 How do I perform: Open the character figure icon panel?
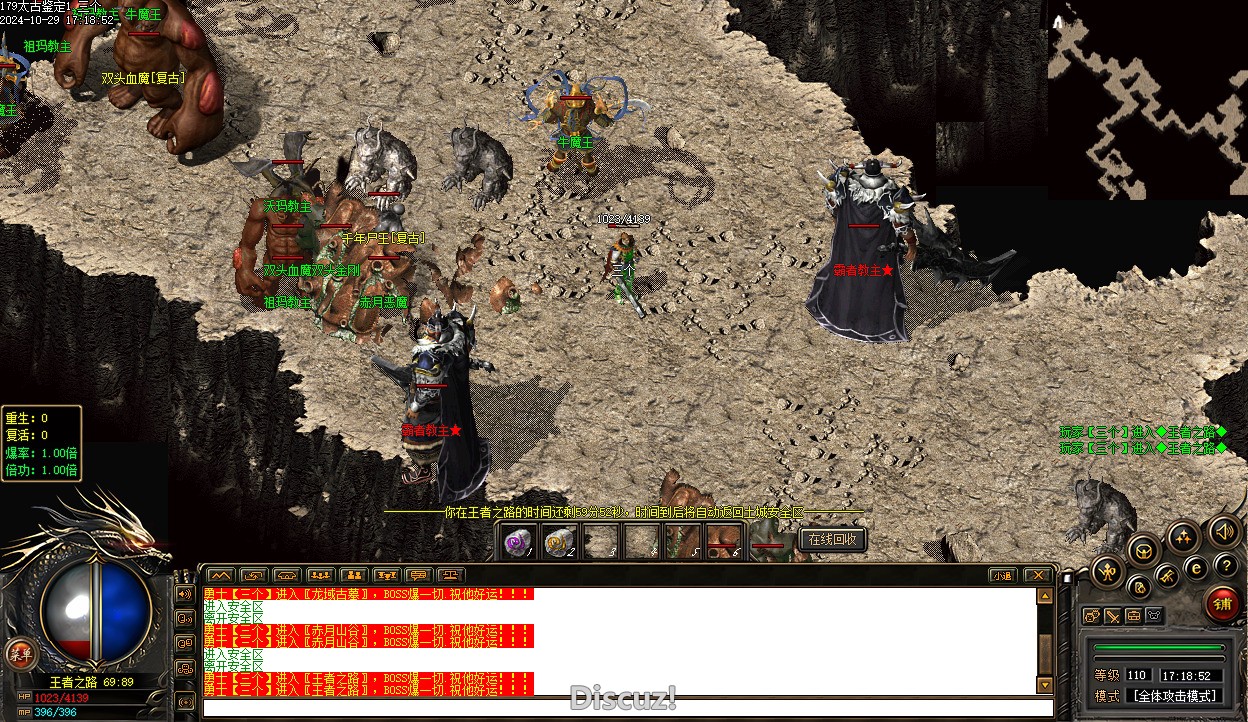[1108, 572]
